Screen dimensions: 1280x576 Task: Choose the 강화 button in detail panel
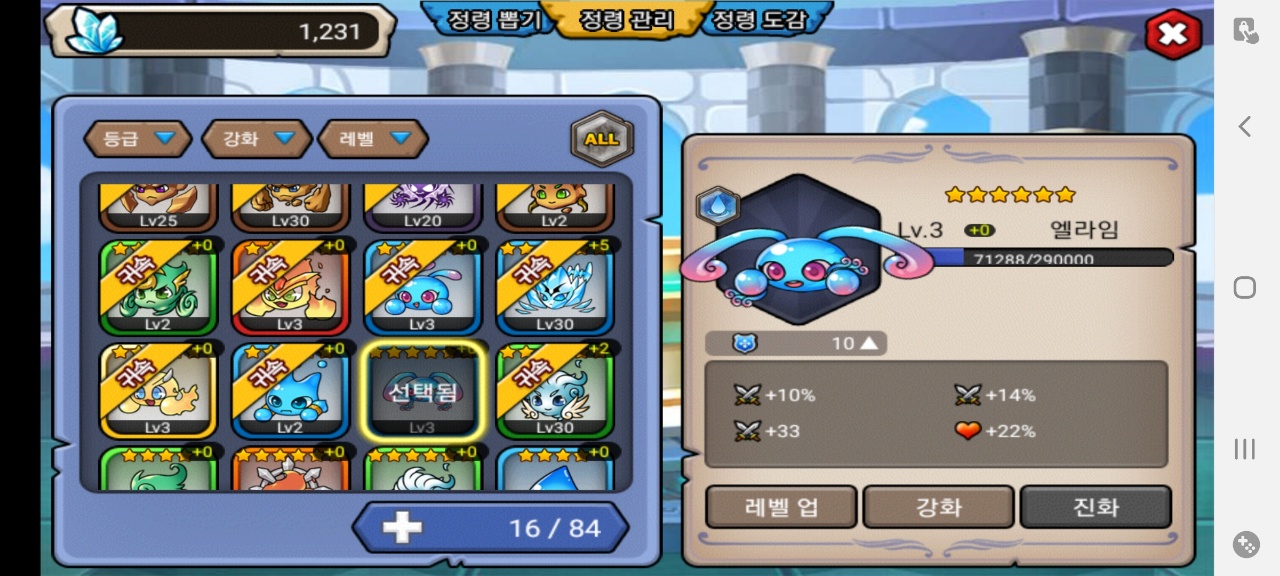click(938, 507)
